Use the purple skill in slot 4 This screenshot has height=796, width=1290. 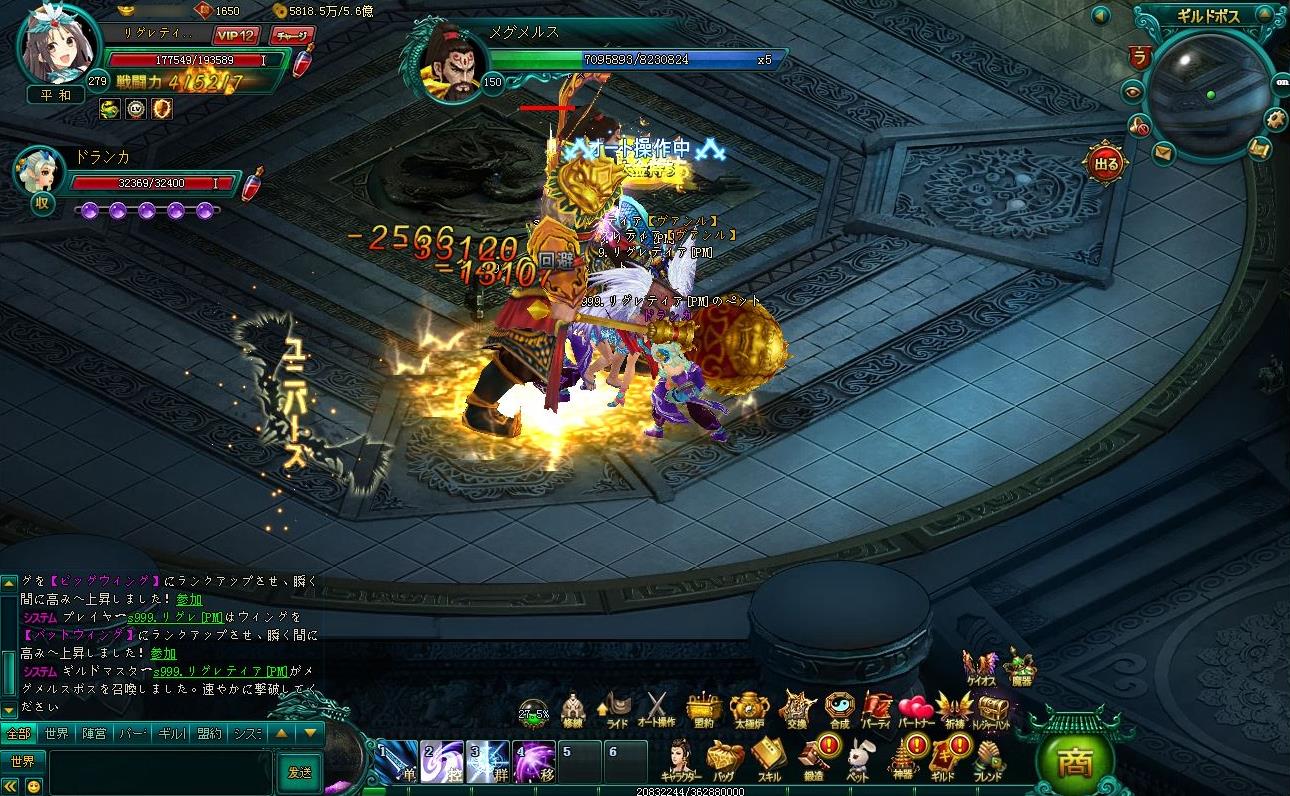[x=534, y=762]
